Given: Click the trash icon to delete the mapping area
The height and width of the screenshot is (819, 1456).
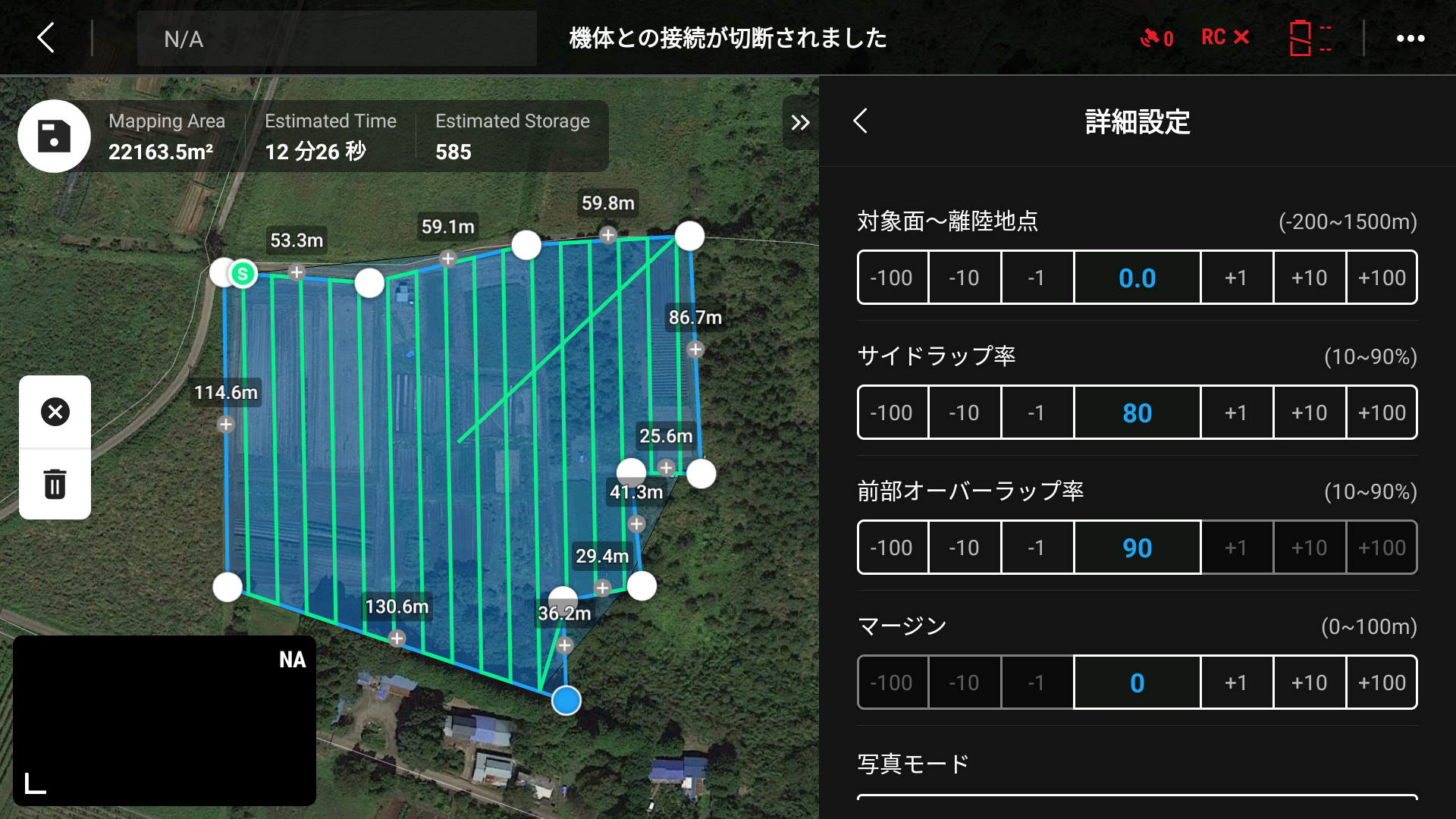Looking at the screenshot, I should 54,483.
